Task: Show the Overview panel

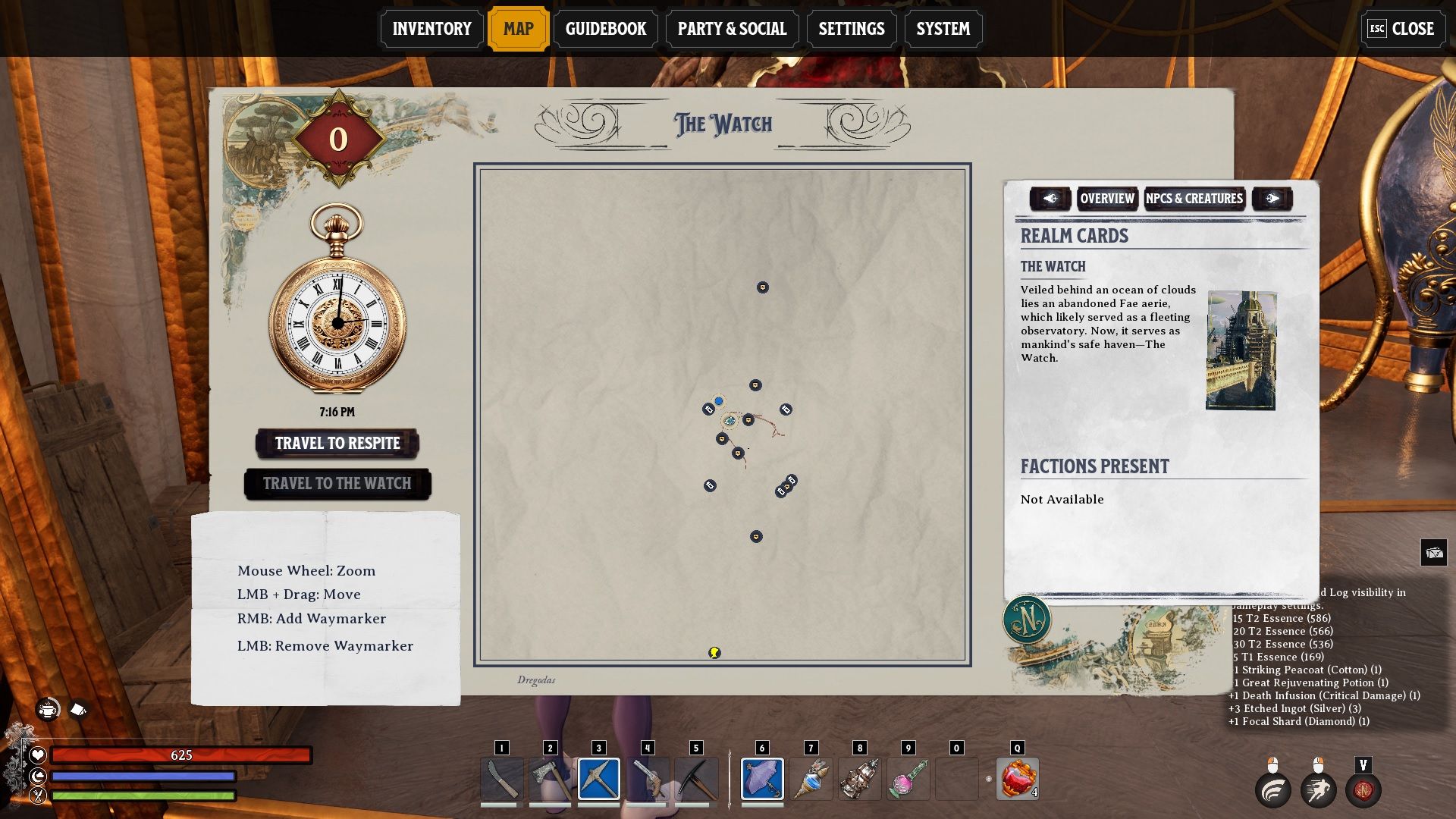Action: click(1107, 199)
